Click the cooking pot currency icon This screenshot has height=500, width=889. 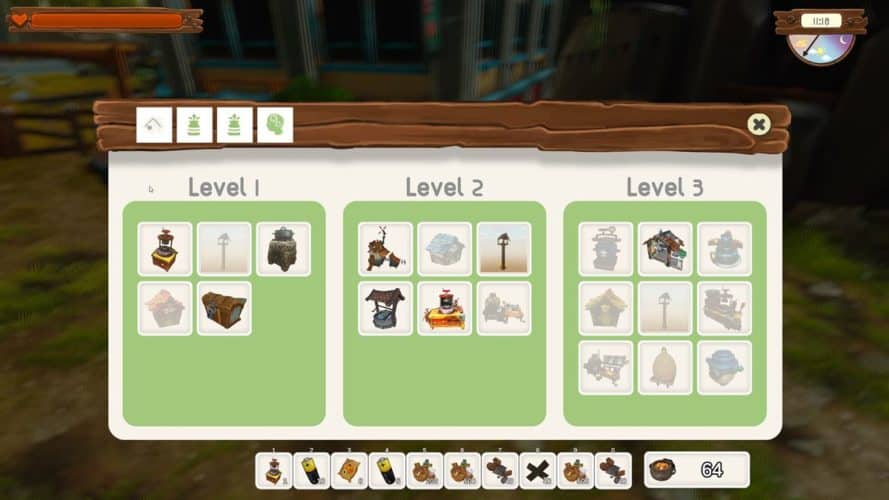pyautogui.click(x=665, y=469)
